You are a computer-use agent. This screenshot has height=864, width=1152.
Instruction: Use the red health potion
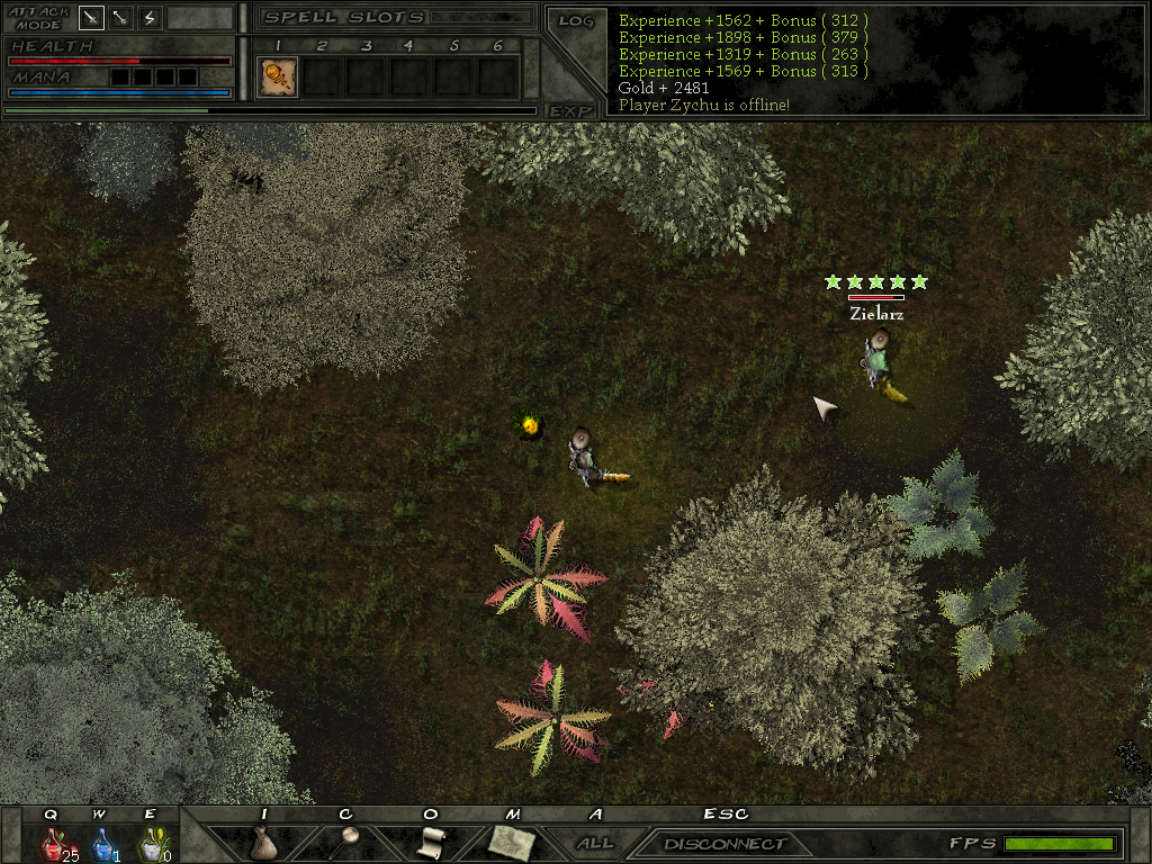pyautogui.click(x=53, y=844)
